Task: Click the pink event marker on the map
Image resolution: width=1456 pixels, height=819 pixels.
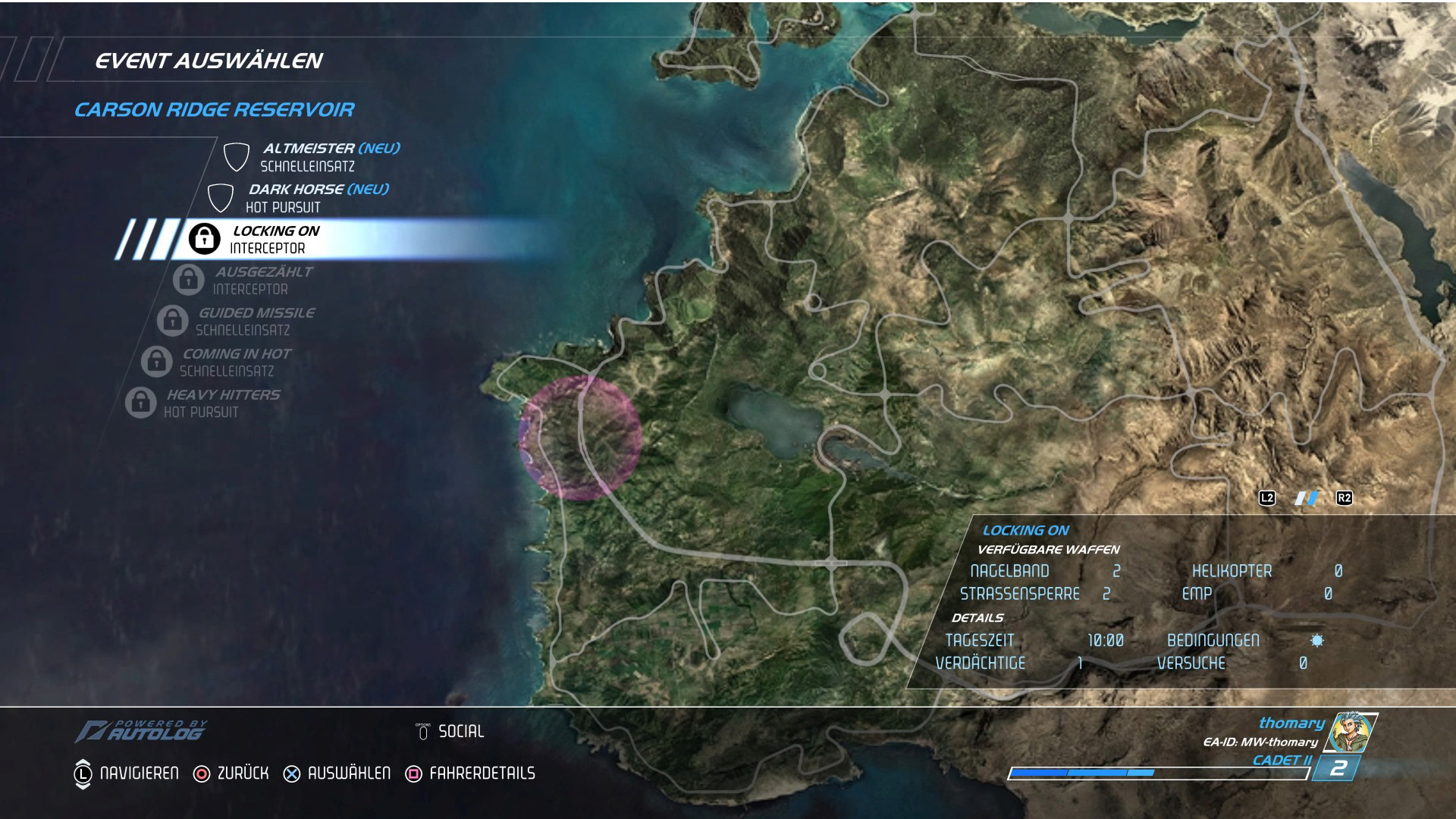Action: 580,438
